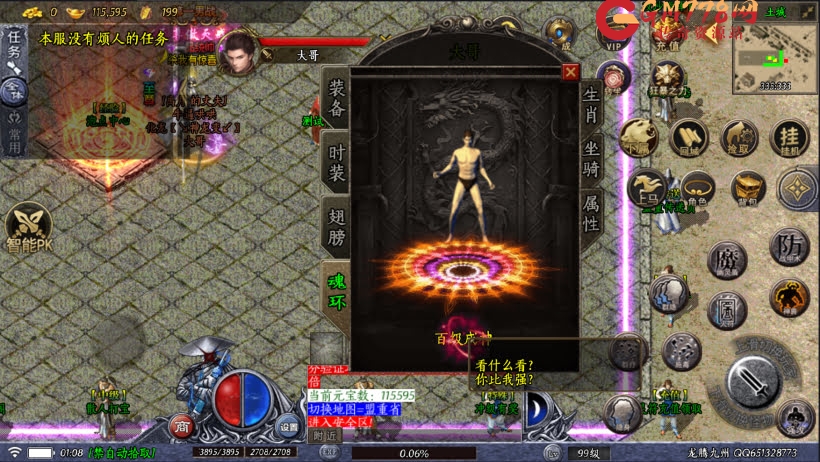This screenshot has width=820, height=462.
Task: Activate the 智能PK mode button
Action: point(27,229)
